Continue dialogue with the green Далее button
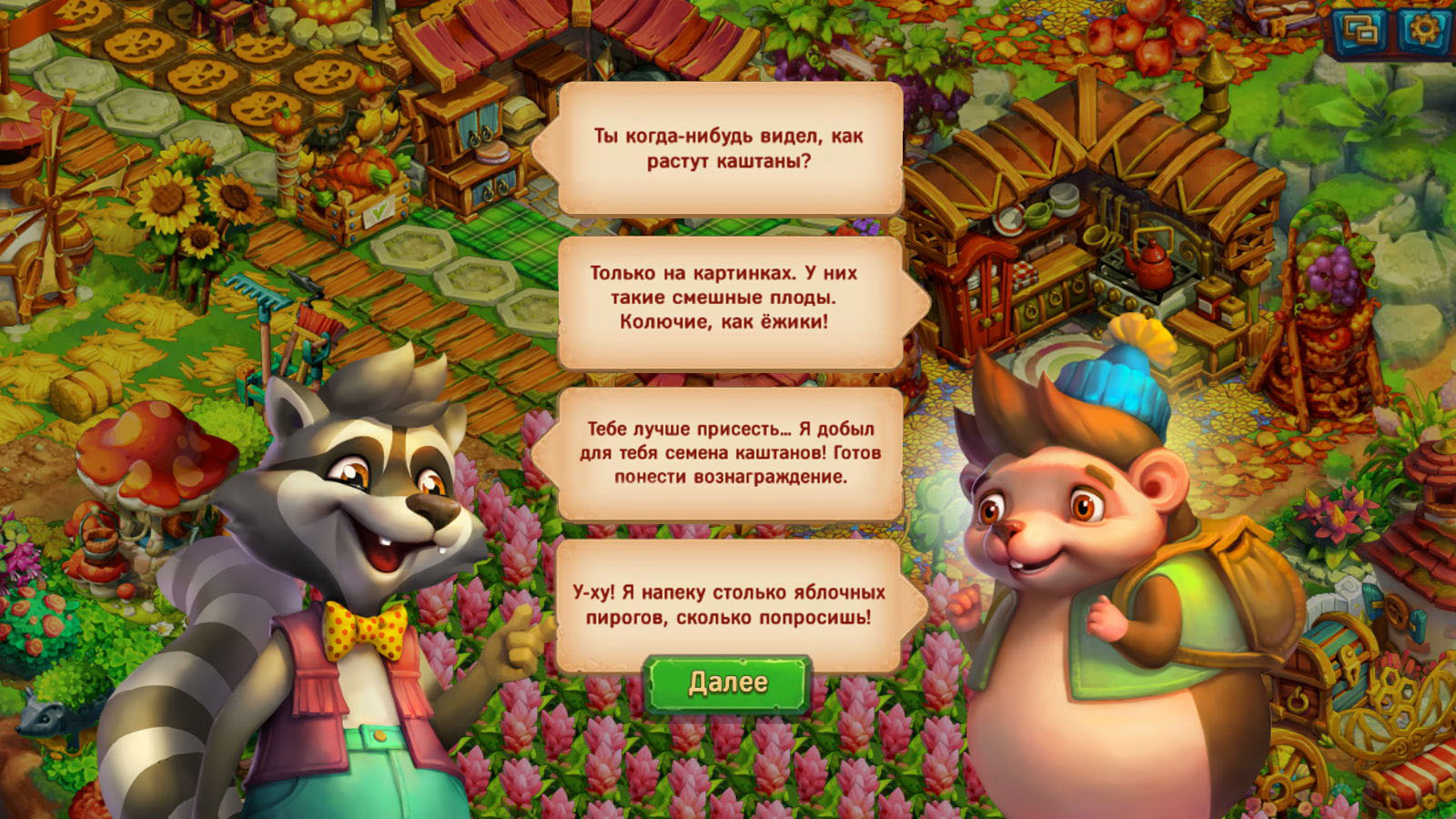Image resolution: width=1456 pixels, height=819 pixels. [x=727, y=683]
